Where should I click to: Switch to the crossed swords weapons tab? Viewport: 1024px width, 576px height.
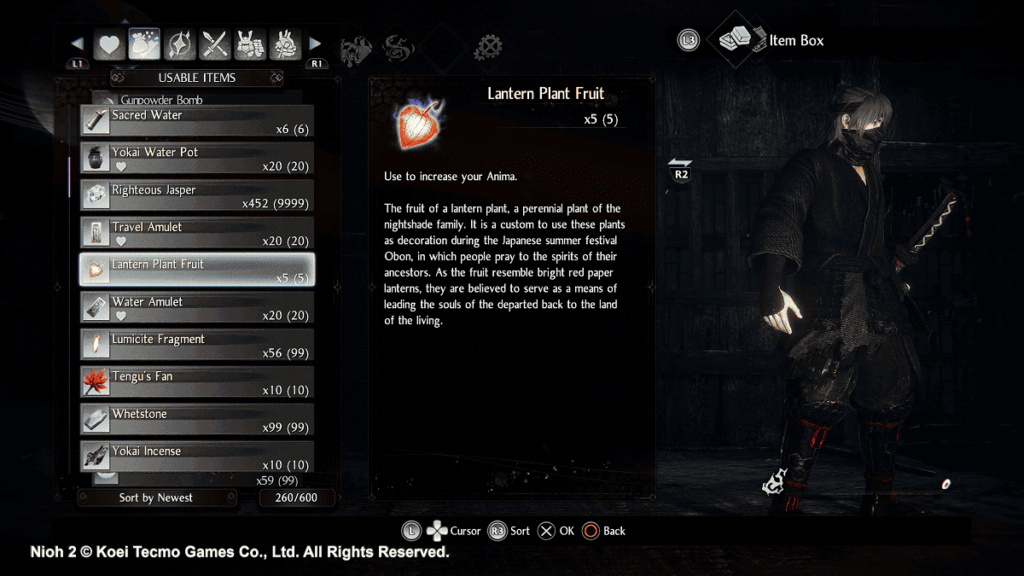216,44
